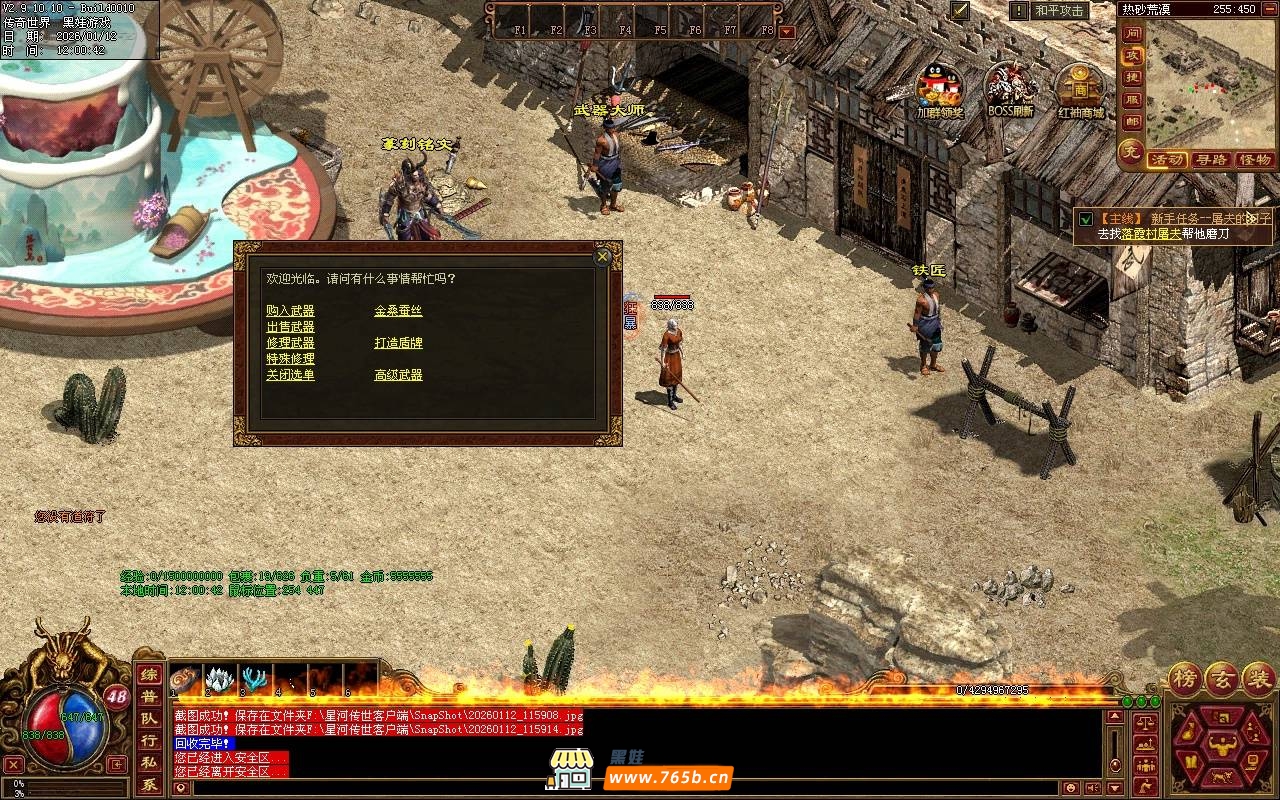
Task: Select the 私 private chat channel tab
Action: [x=148, y=763]
